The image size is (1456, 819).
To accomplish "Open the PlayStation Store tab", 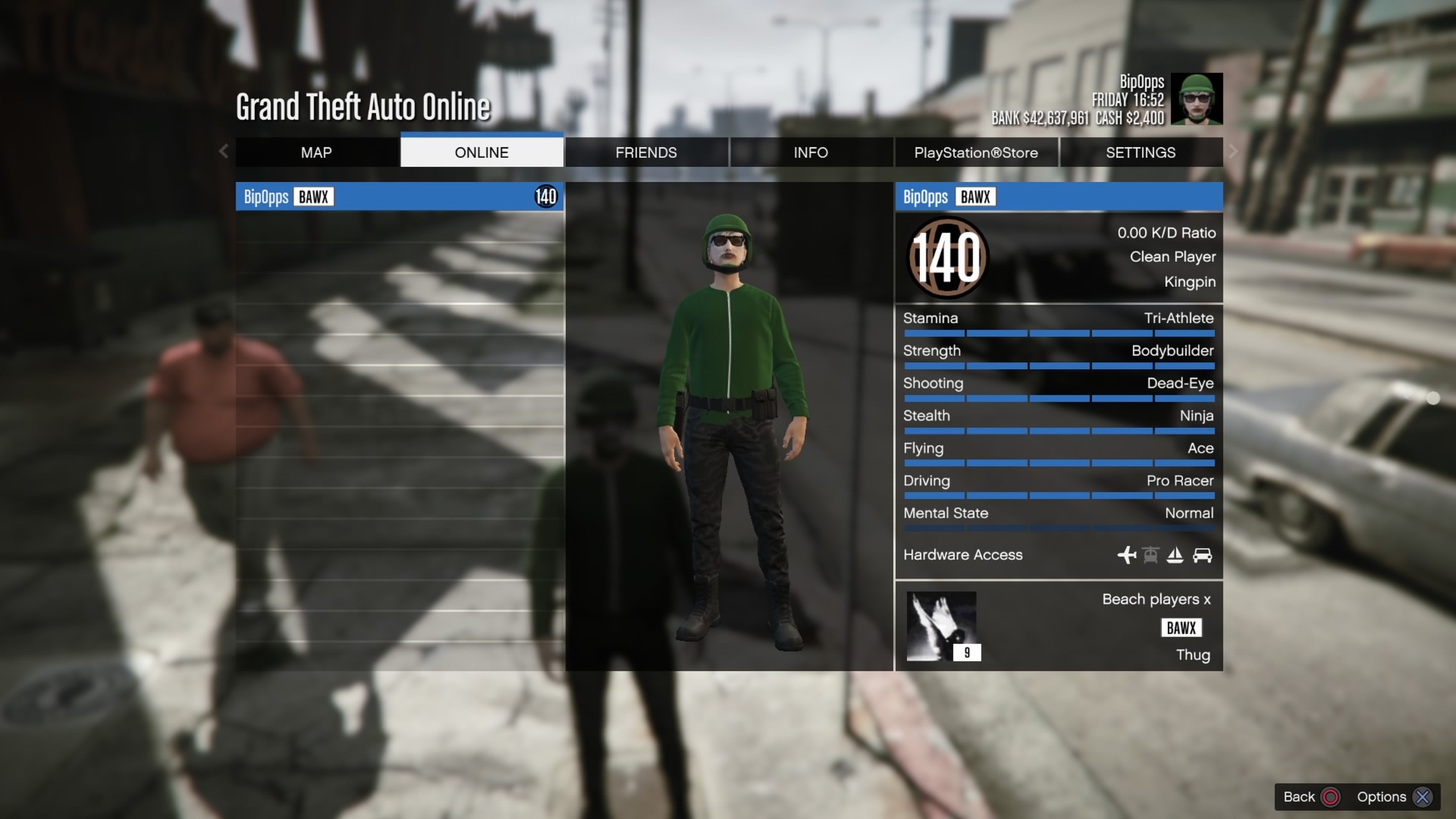I will coord(976,152).
